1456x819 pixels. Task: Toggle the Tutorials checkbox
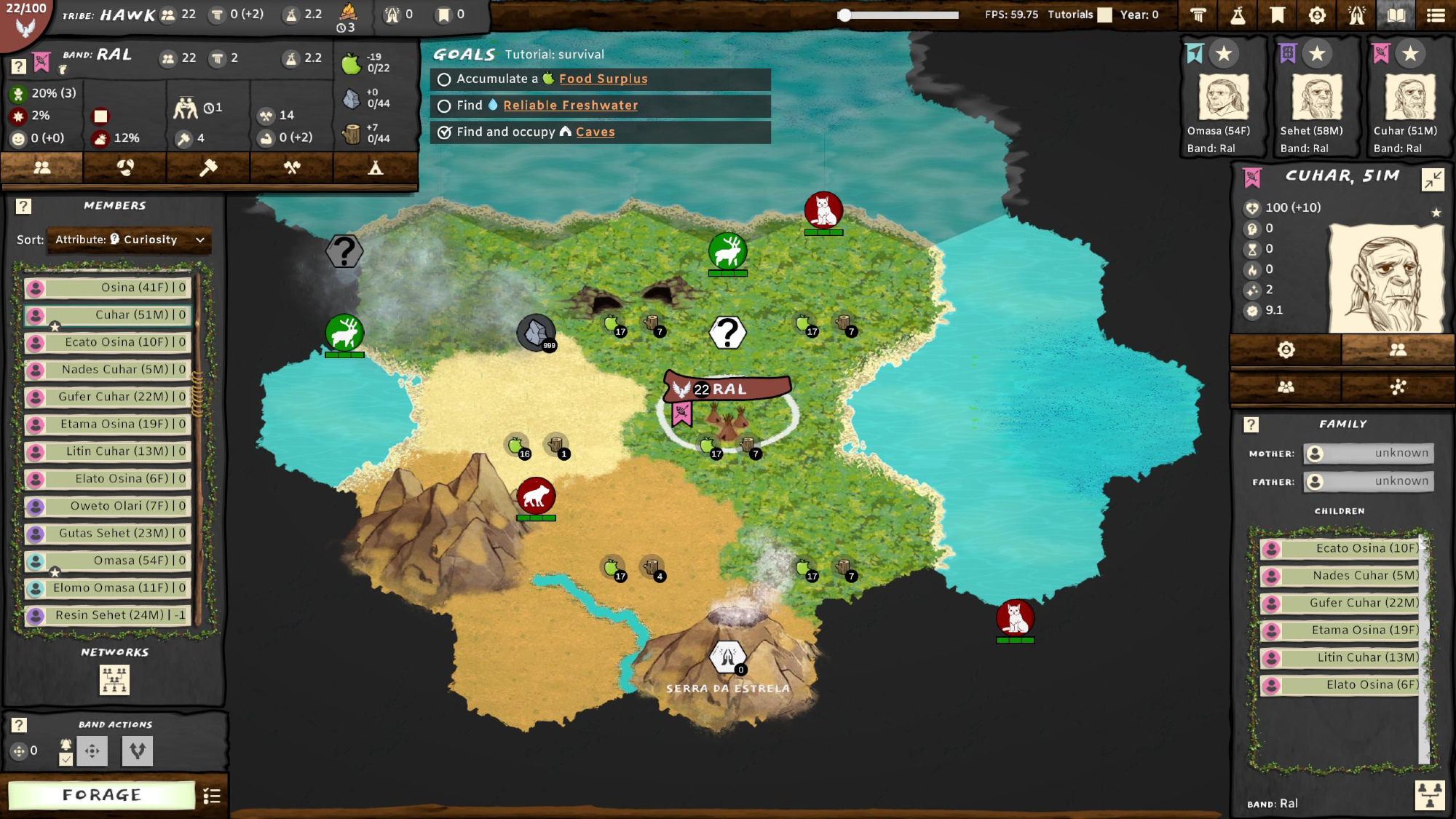coord(1104,15)
